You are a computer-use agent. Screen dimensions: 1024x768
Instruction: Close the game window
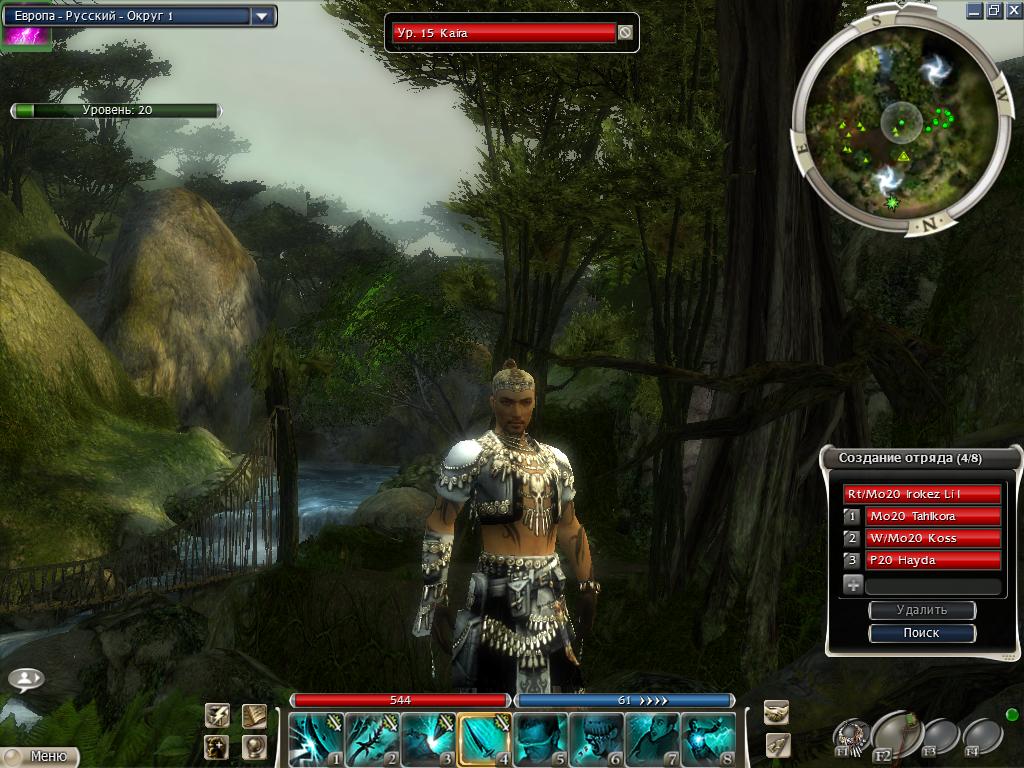(x=1012, y=11)
